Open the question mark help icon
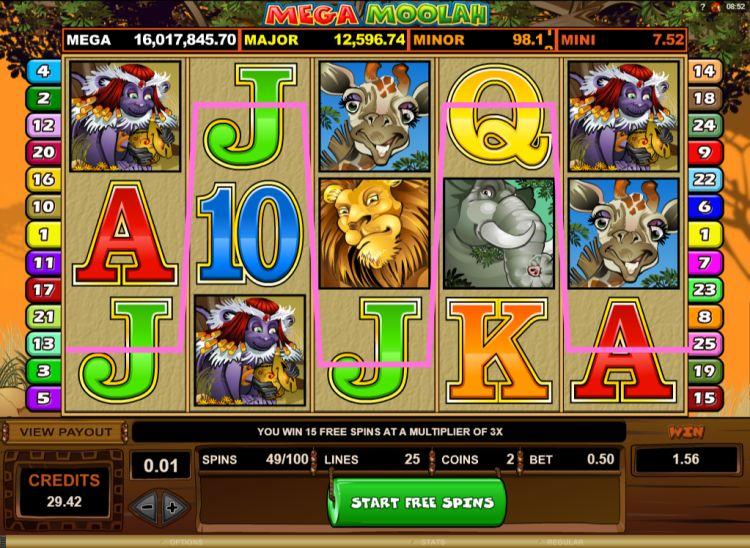The image size is (750, 548). click(x=700, y=7)
